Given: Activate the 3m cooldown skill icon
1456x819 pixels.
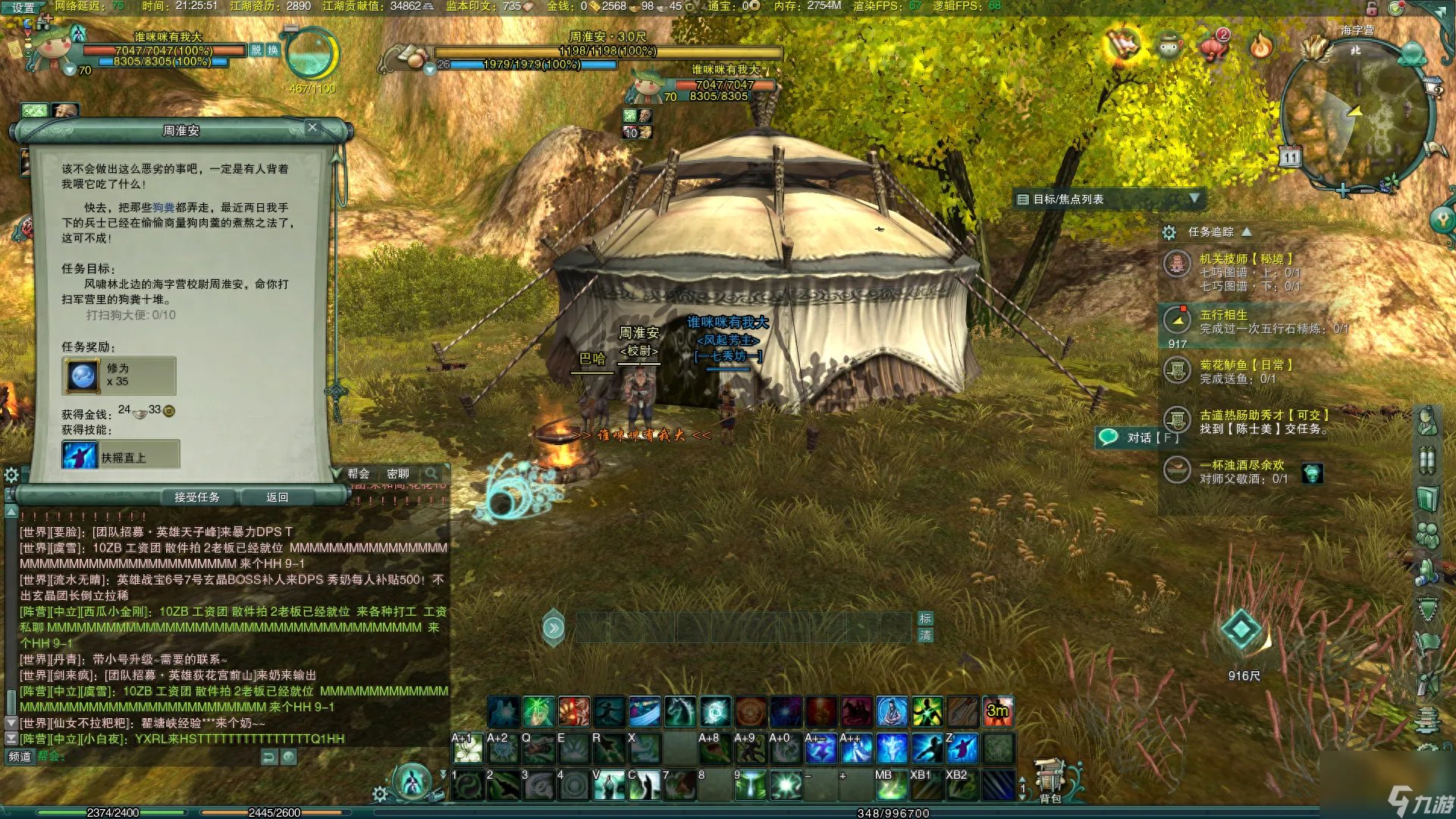Looking at the screenshot, I should pyautogui.click(x=998, y=711).
